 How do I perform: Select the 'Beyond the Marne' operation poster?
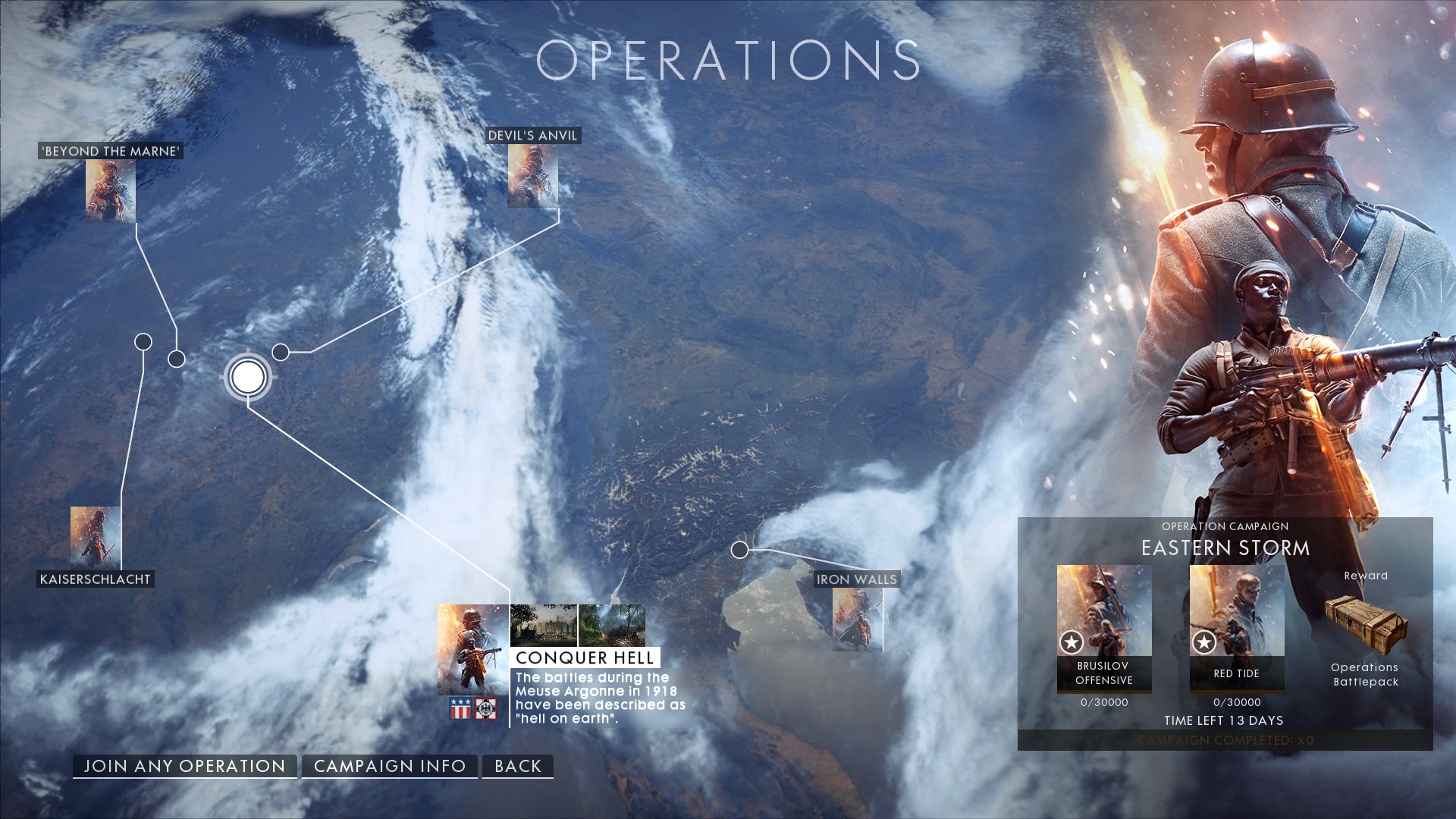click(111, 190)
